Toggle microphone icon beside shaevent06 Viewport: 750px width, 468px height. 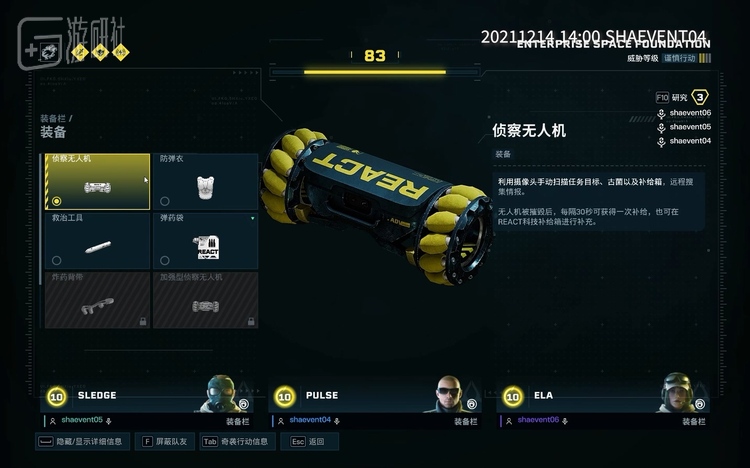pos(661,113)
